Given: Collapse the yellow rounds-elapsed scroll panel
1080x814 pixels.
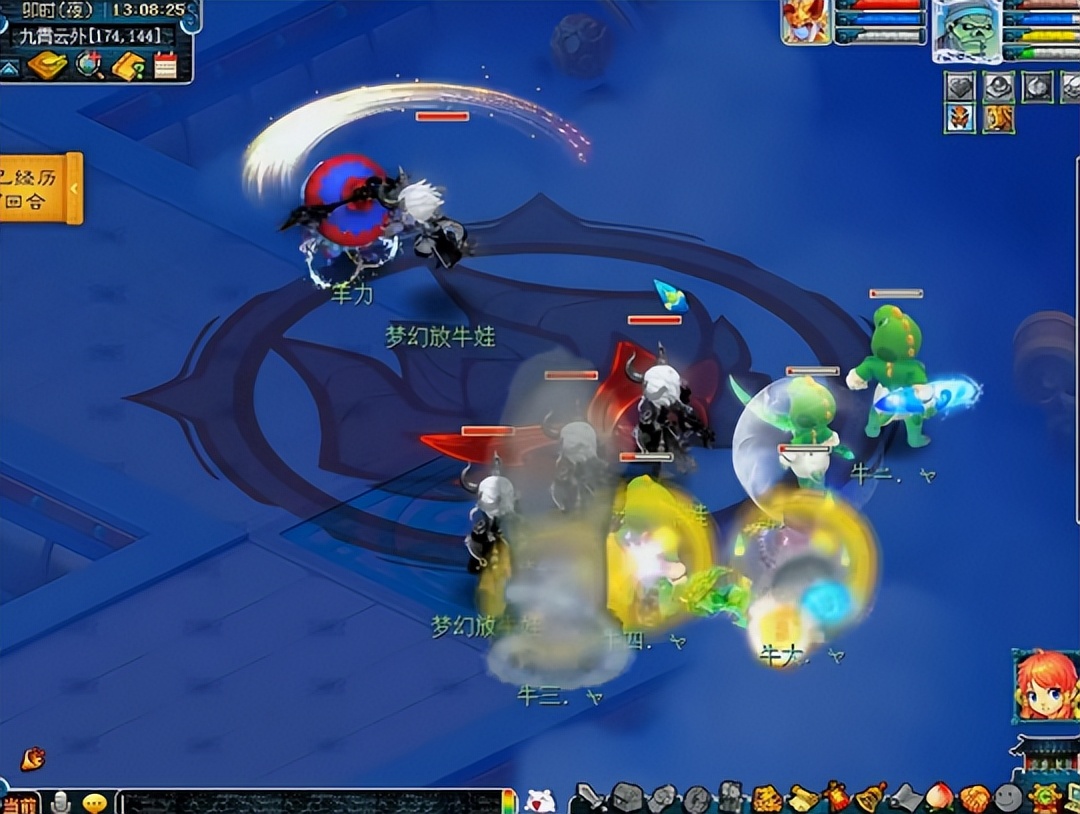Looking at the screenshot, I should coord(73,188).
